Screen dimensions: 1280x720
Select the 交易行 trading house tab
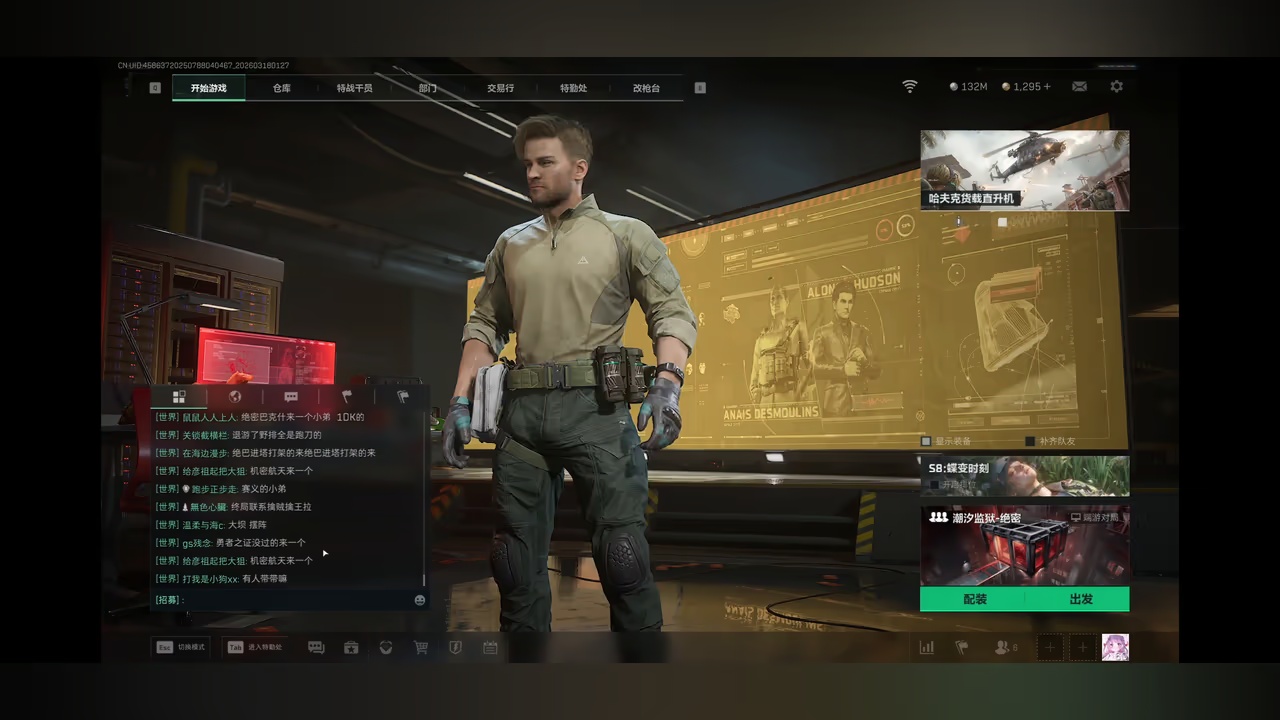(500, 88)
